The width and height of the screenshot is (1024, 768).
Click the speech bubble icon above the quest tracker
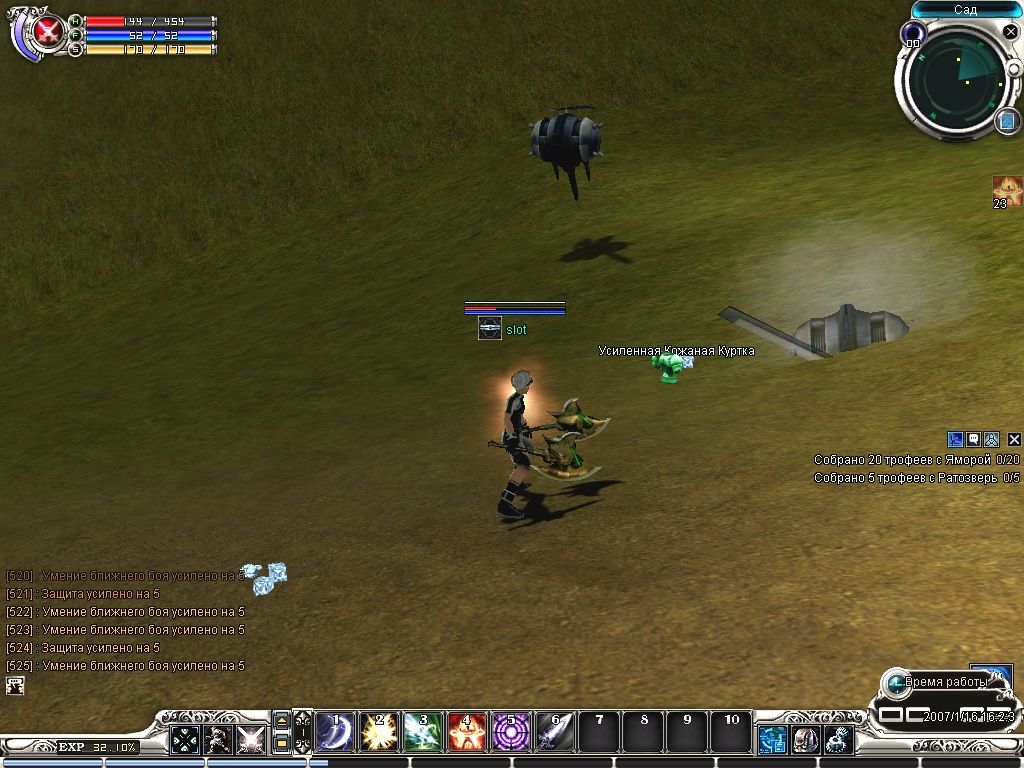(973, 439)
